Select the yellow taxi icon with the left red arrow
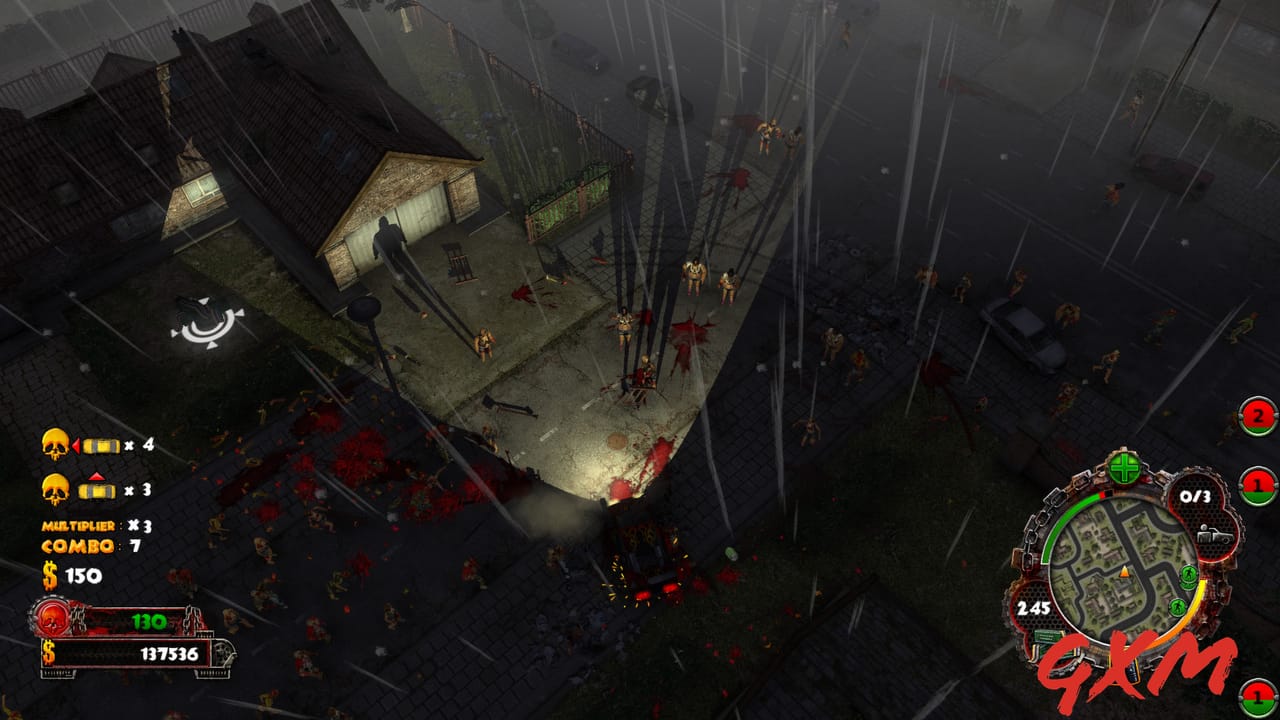The height and width of the screenshot is (720, 1280). (100, 445)
